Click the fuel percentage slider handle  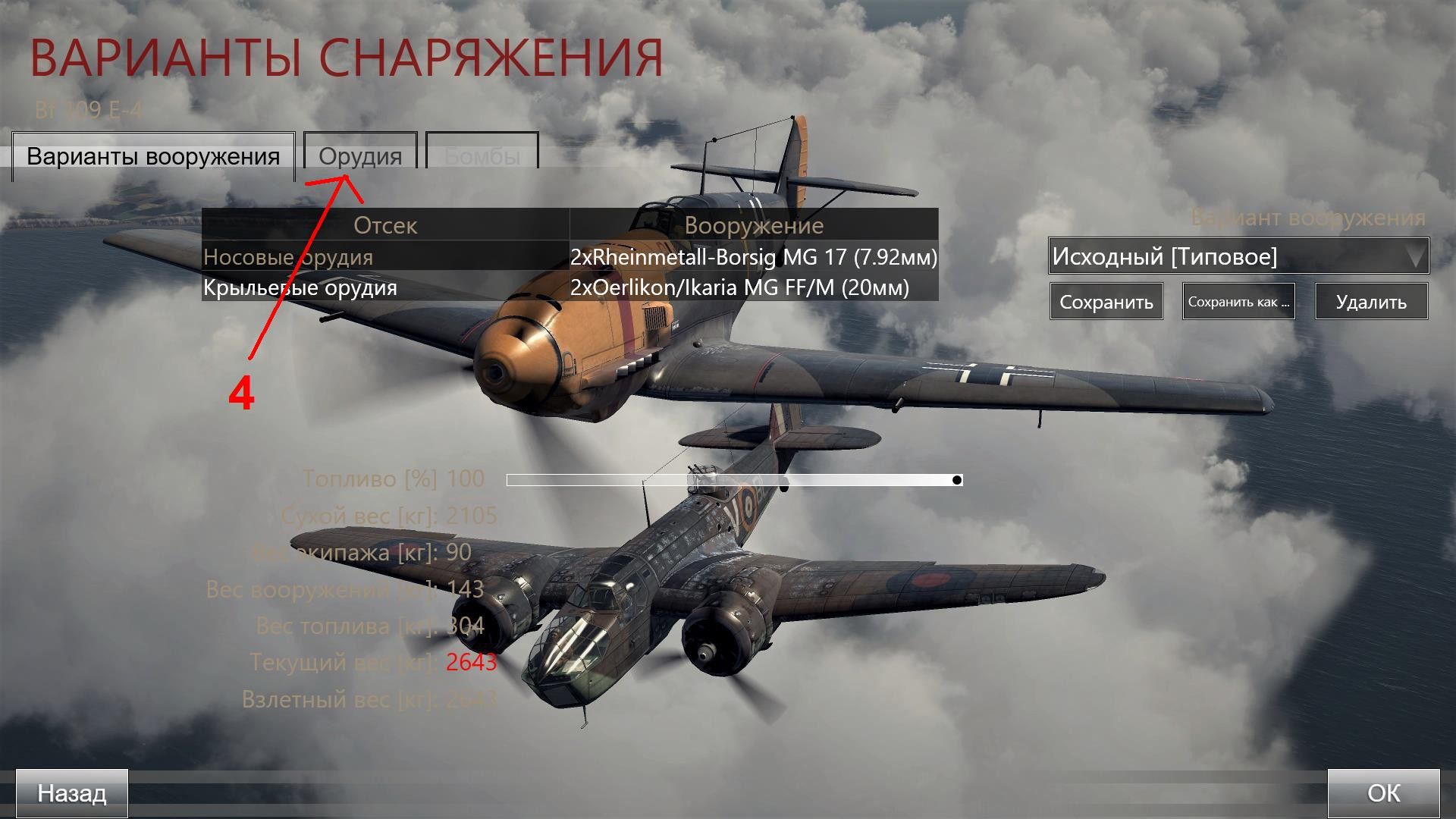click(x=957, y=480)
